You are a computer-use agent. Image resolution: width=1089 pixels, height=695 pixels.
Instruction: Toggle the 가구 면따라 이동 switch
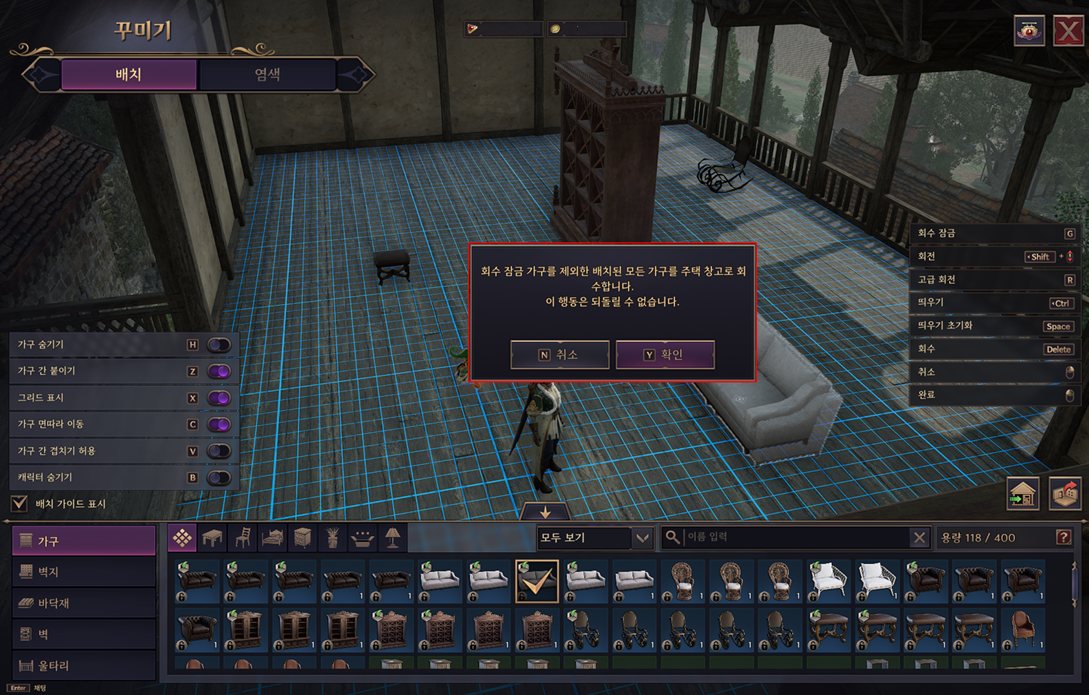219,425
